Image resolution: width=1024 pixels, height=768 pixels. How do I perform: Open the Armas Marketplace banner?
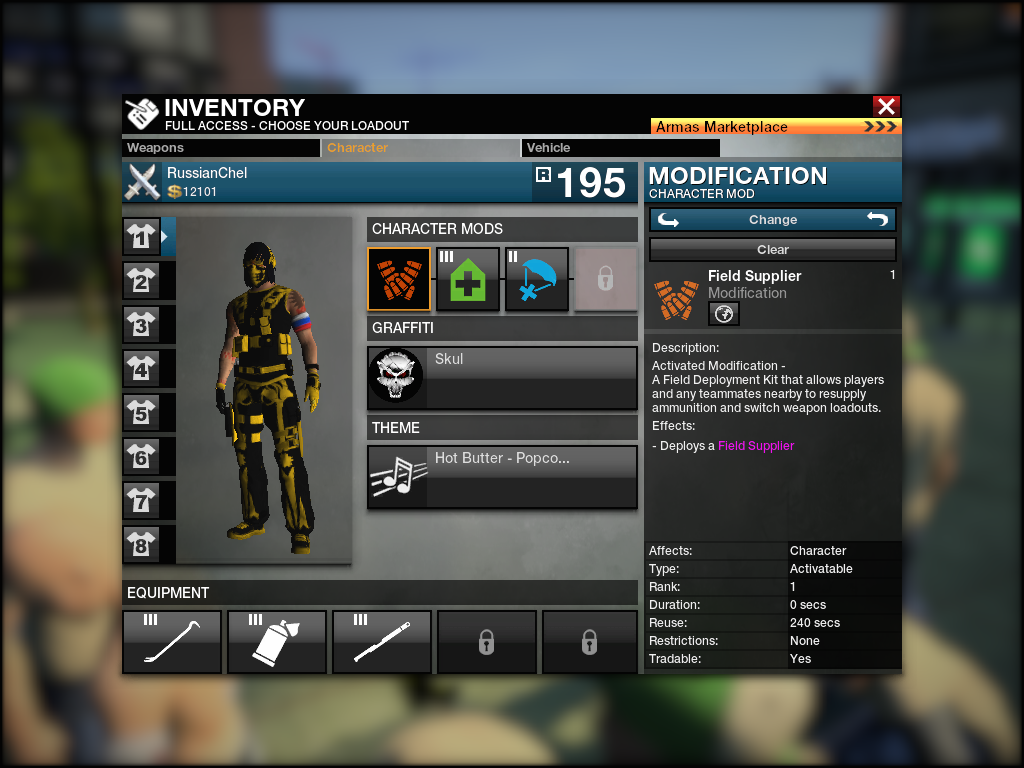776,127
